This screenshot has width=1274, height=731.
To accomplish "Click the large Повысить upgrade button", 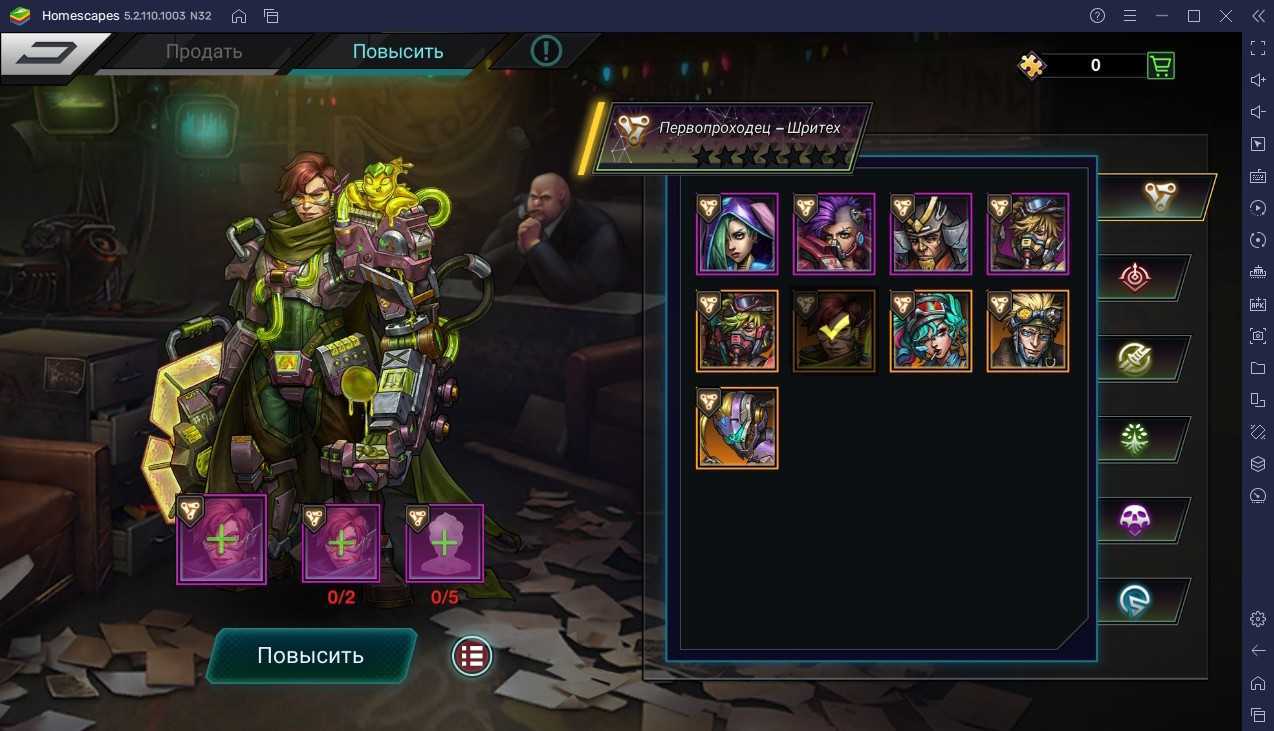I will click(311, 656).
